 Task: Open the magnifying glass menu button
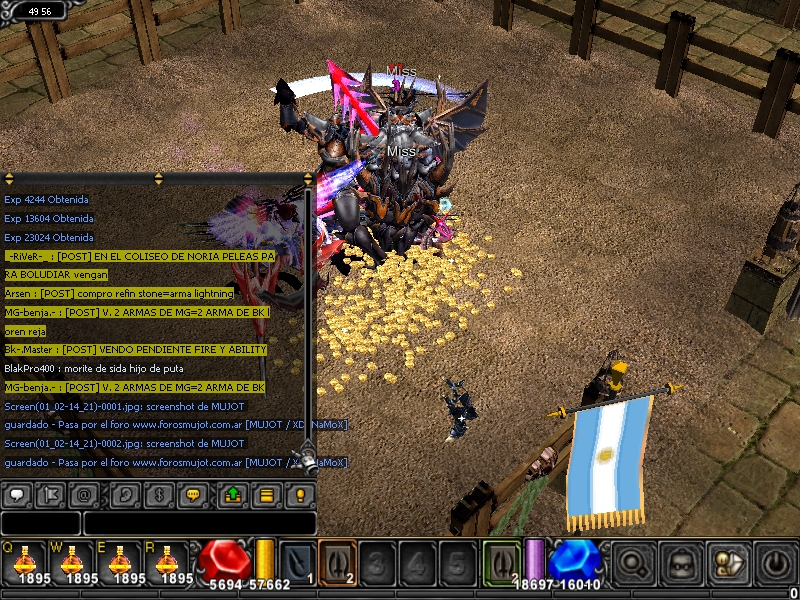pos(634,562)
